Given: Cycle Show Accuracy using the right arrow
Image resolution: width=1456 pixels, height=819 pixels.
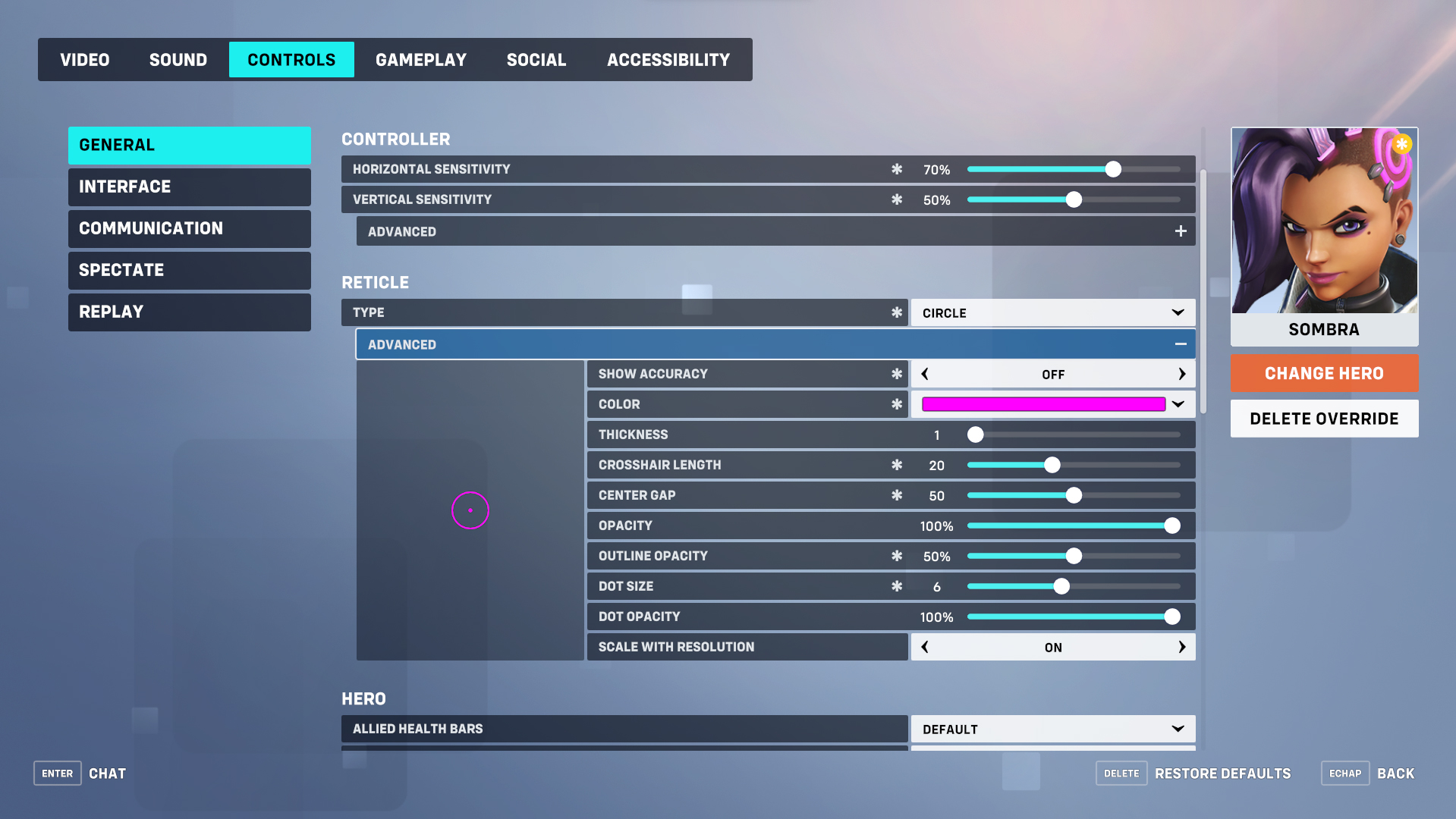Looking at the screenshot, I should (x=1181, y=373).
